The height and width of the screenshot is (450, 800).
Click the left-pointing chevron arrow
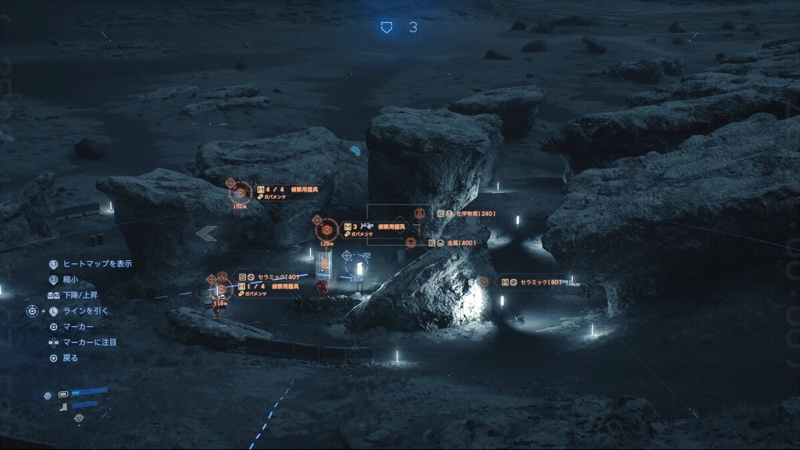(x=207, y=233)
